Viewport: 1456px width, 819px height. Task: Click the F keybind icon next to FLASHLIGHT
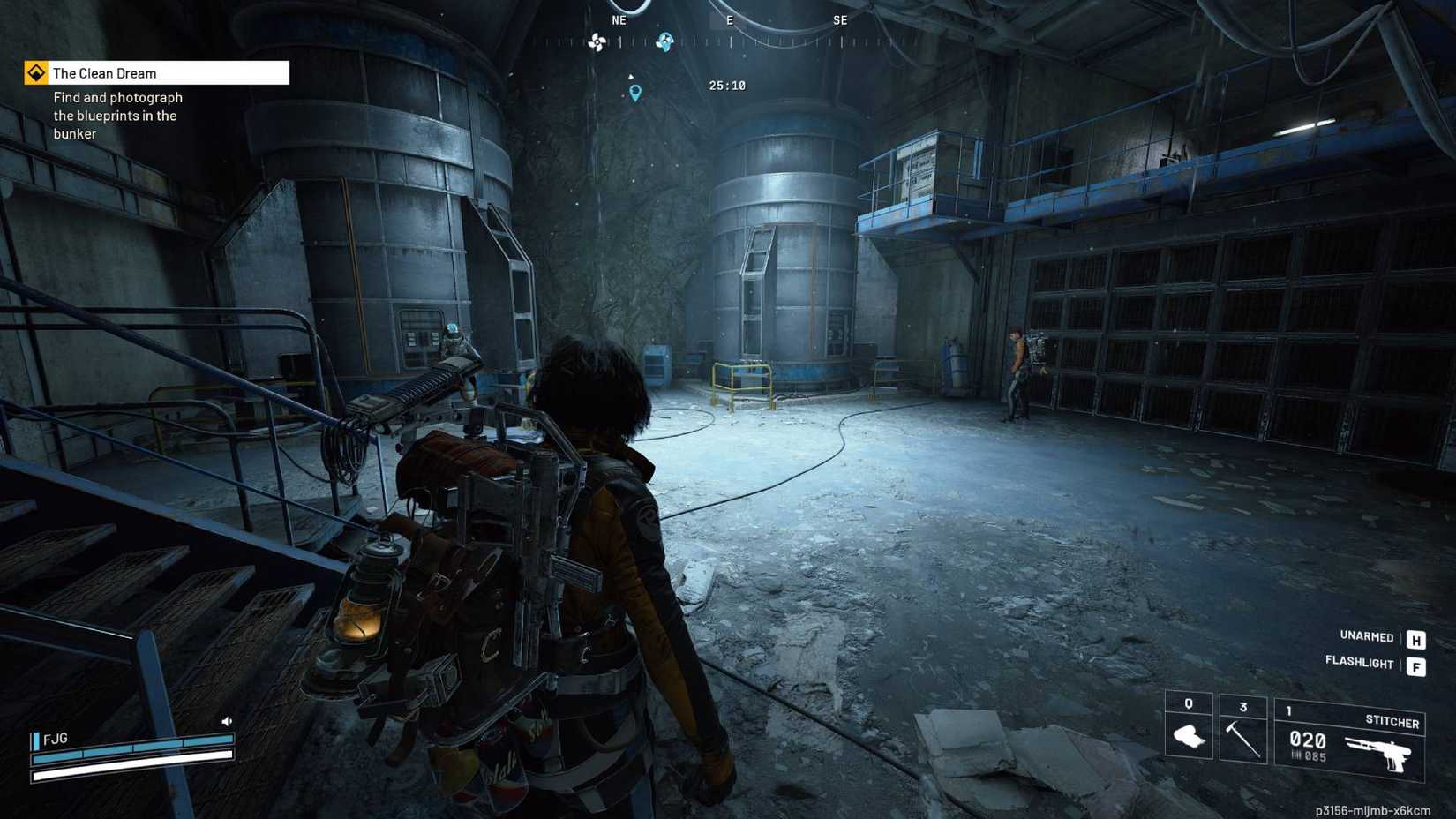(x=1416, y=665)
